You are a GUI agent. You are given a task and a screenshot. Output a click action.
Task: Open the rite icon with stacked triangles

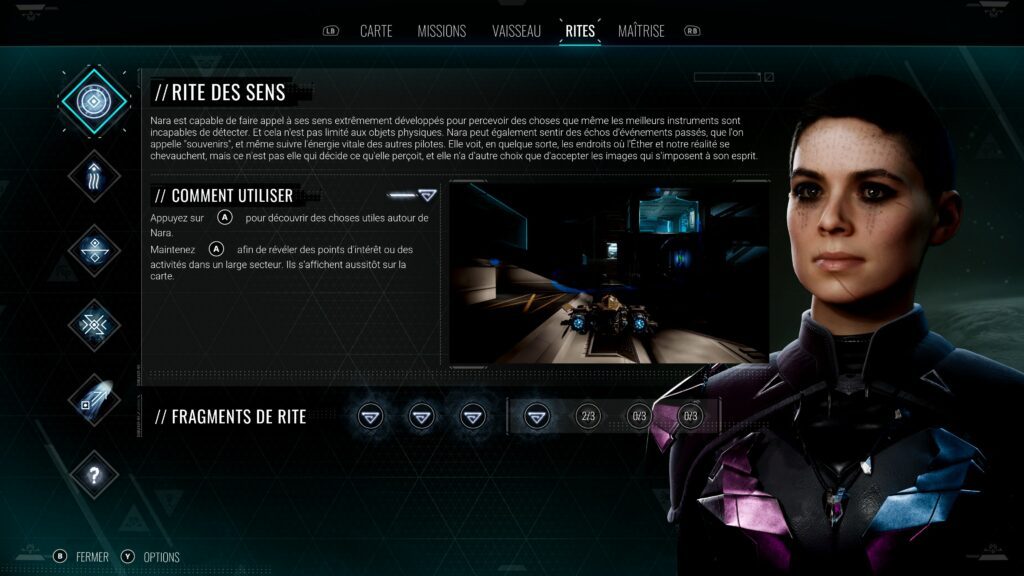point(94,250)
